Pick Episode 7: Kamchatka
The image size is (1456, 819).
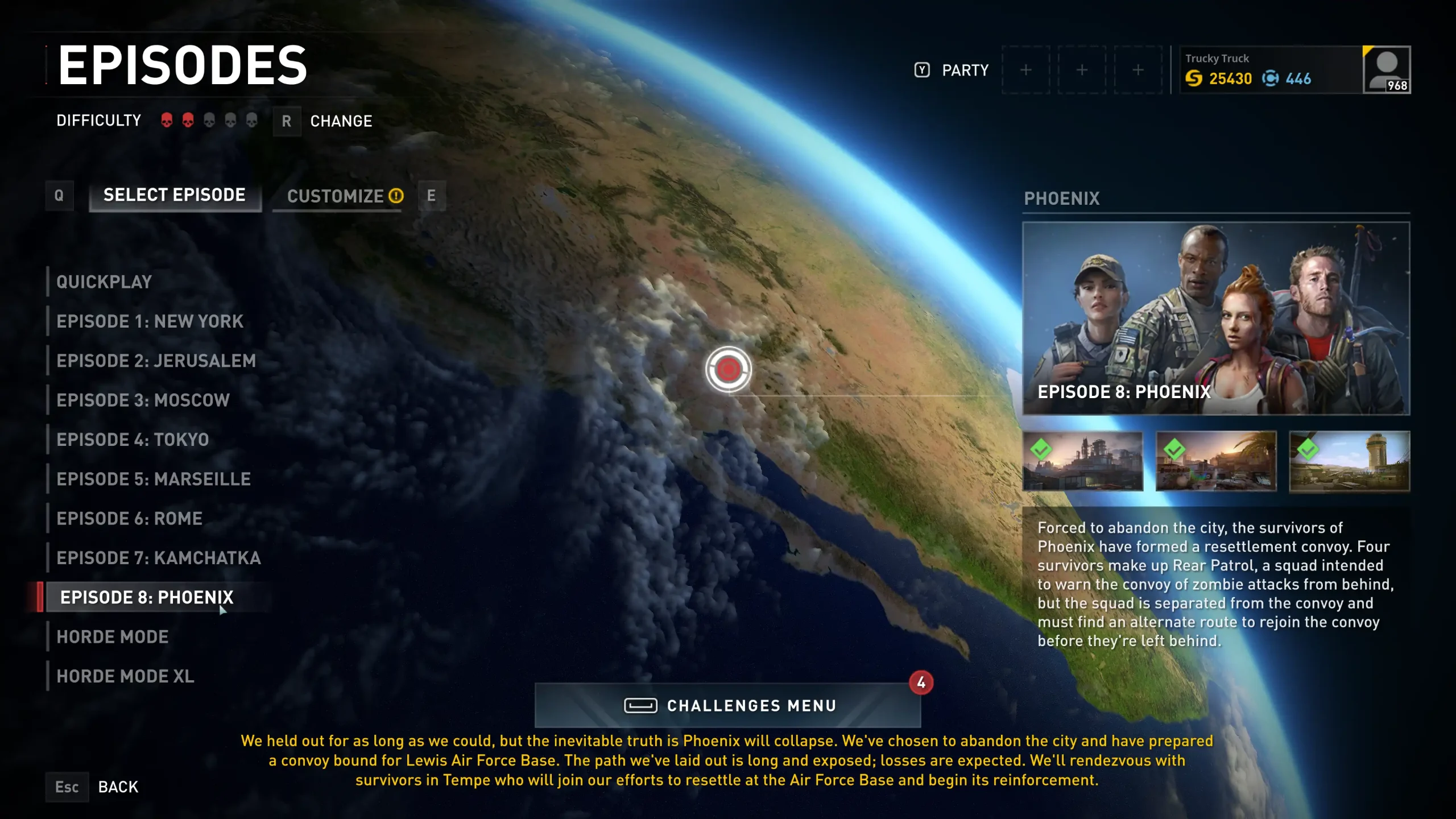[x=159, y=558]
